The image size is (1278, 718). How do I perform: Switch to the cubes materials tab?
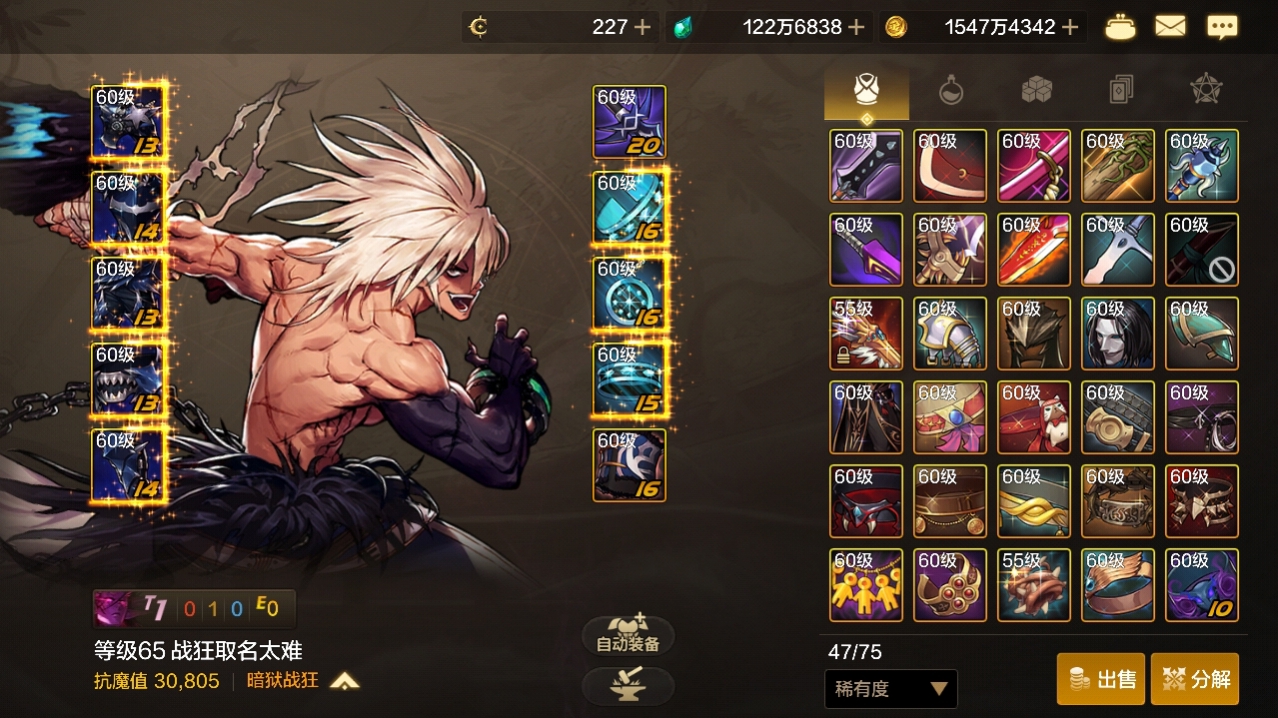[x=1036, y=91]
